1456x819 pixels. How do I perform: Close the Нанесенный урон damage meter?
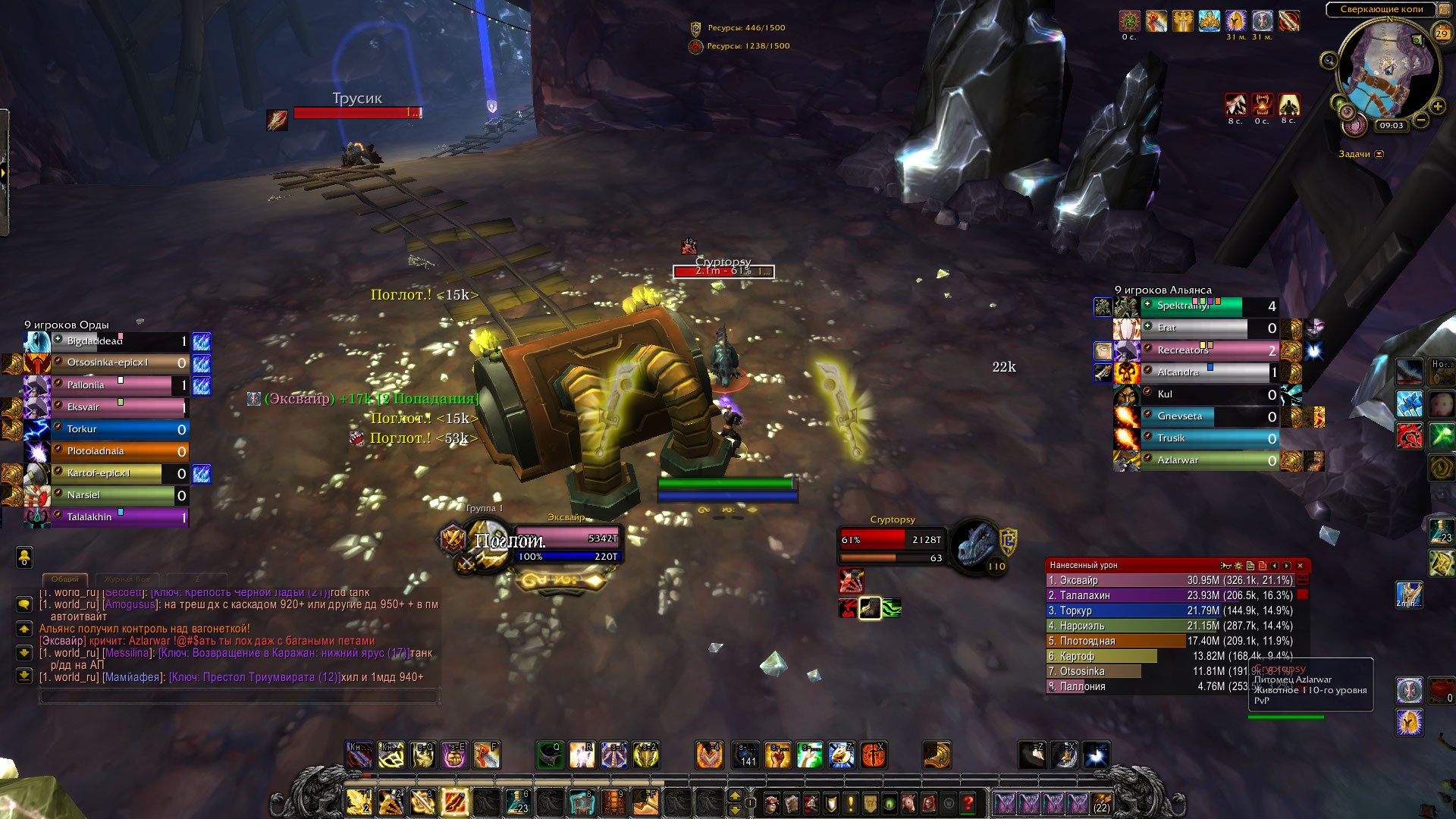[1300, 566]
